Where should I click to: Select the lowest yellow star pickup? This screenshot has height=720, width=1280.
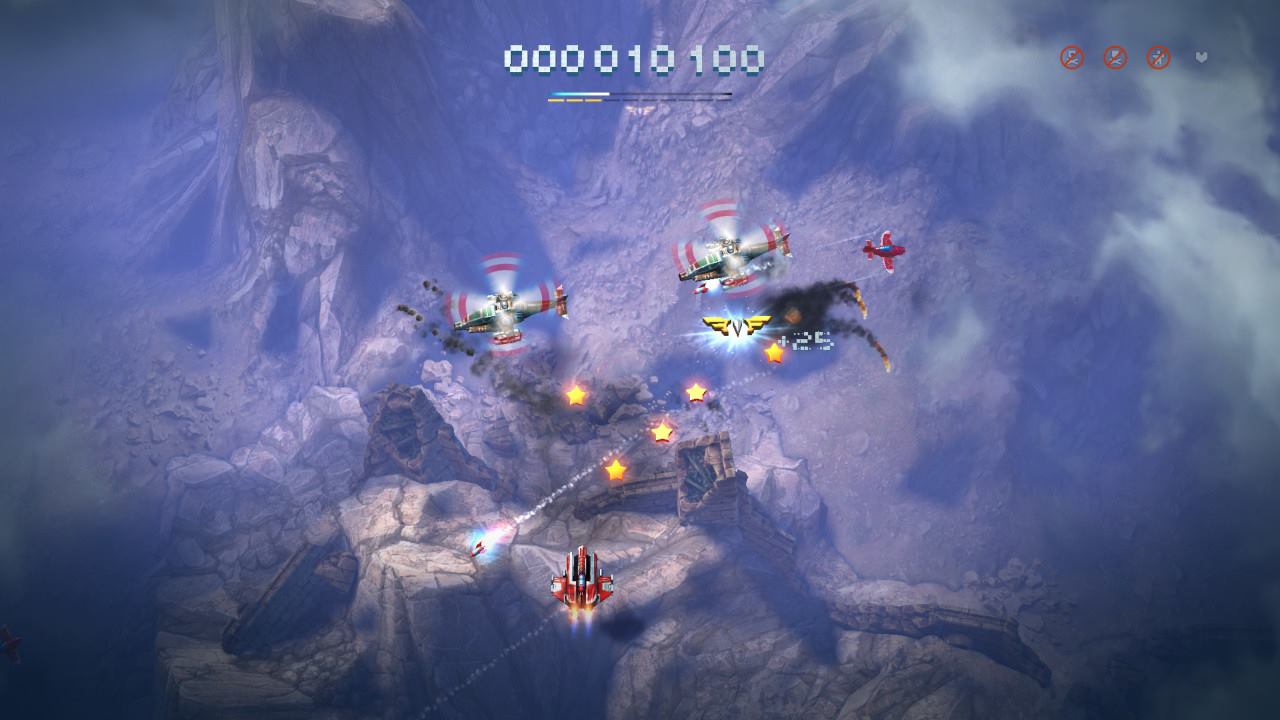[x=617, y=470]
